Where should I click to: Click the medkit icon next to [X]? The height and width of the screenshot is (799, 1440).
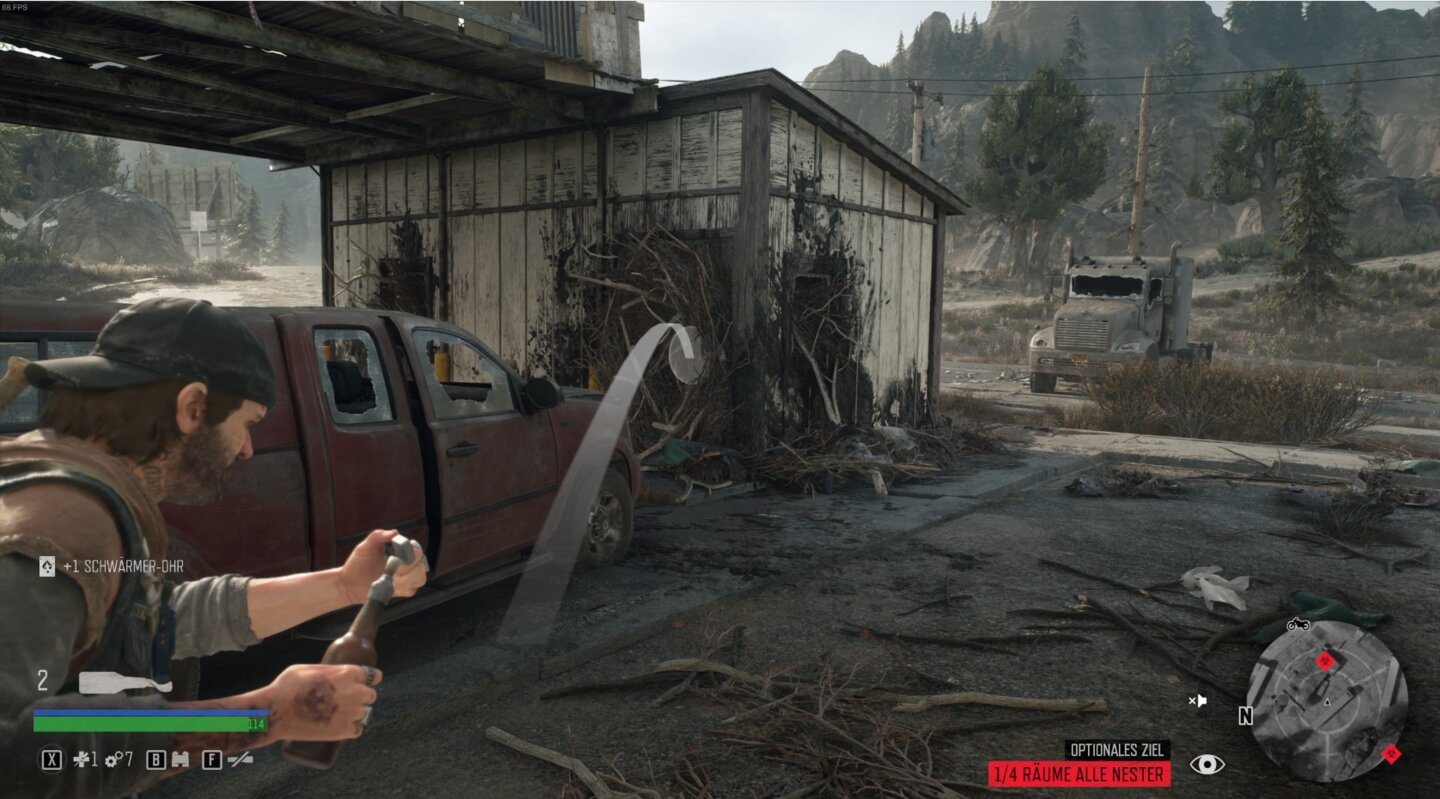pos(82,758)
